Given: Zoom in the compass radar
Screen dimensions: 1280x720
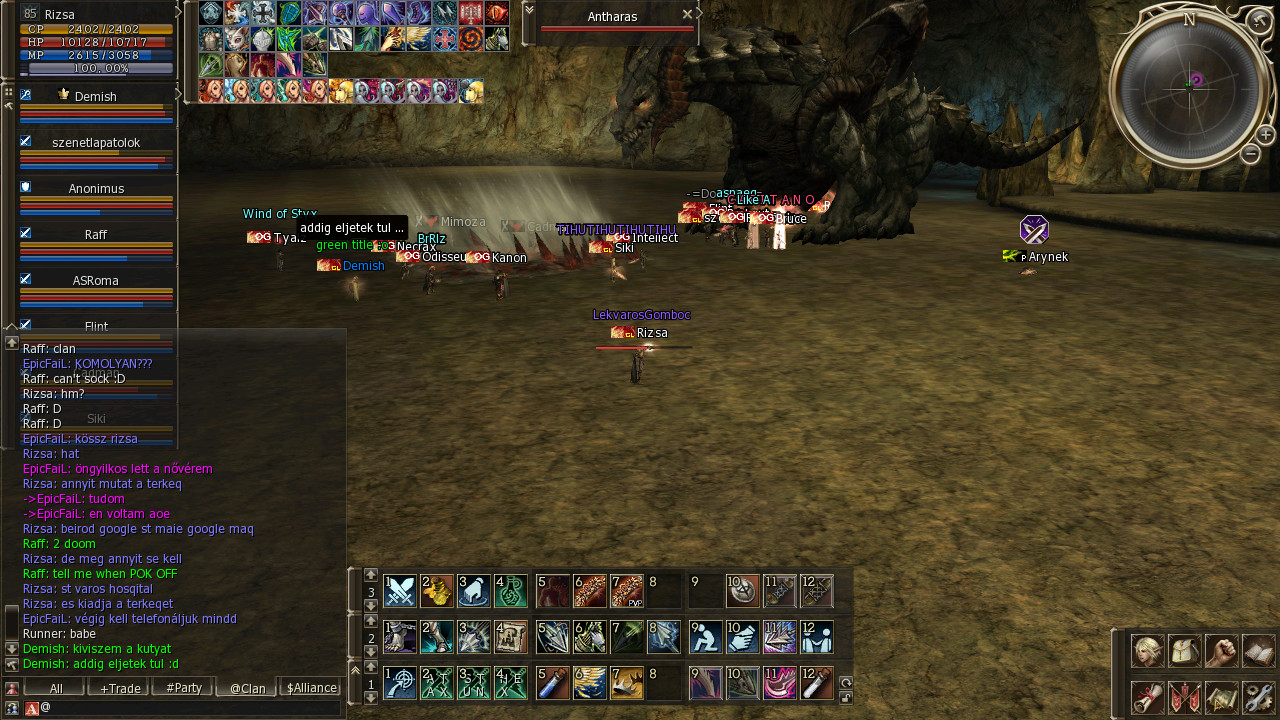Looking at the screenshot, I should point(1265,134).
